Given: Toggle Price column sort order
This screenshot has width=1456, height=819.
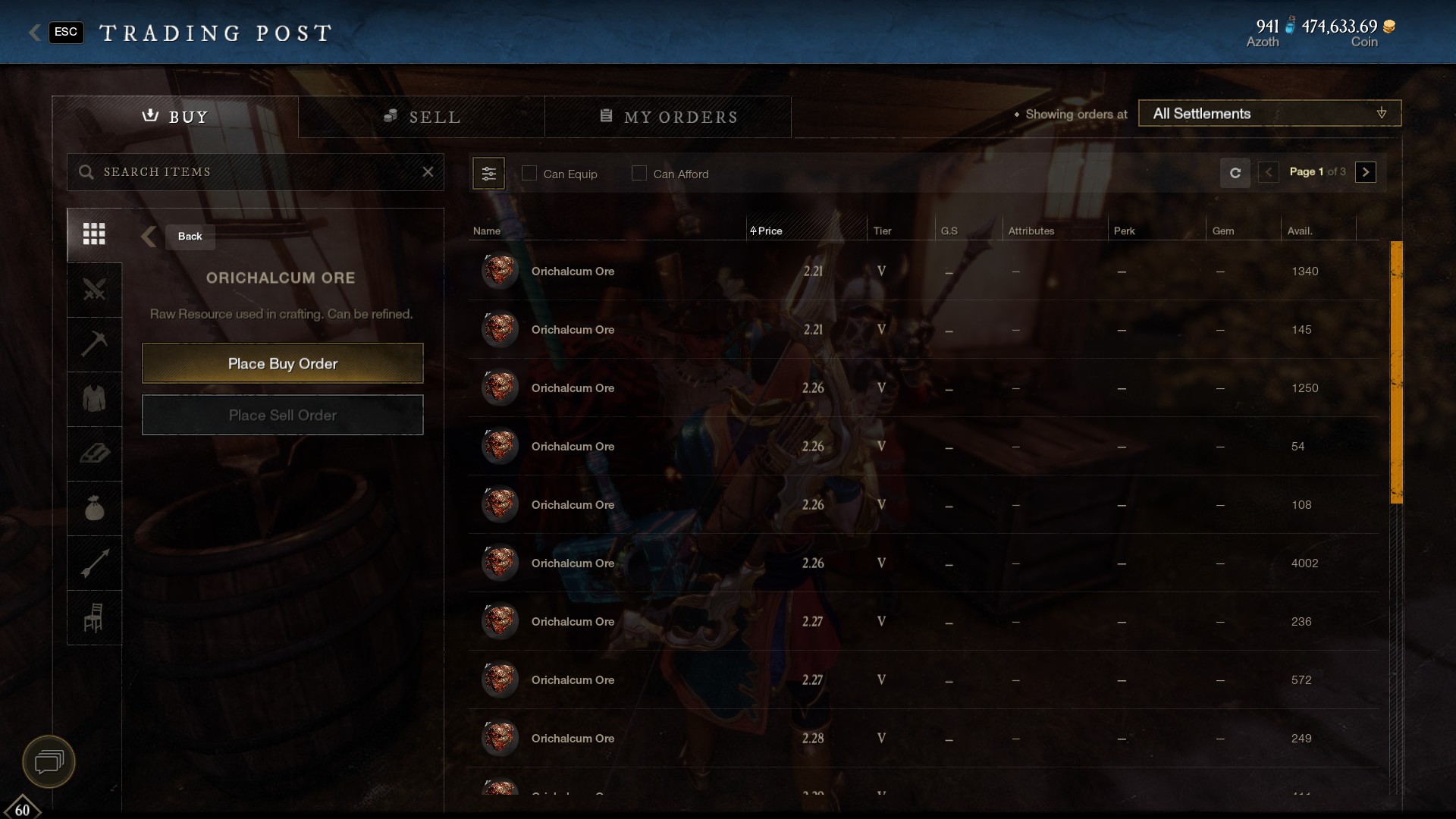Looking at the screenshot, I should tap(768, 231).
